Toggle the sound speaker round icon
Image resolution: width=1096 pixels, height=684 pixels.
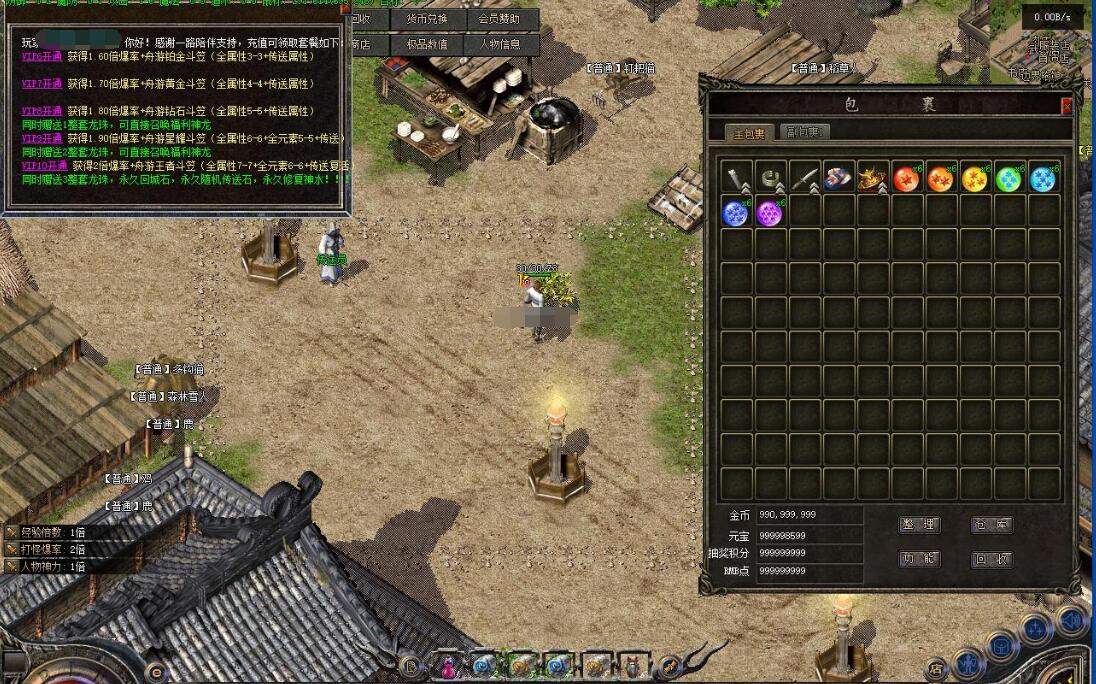(1071, 620)
